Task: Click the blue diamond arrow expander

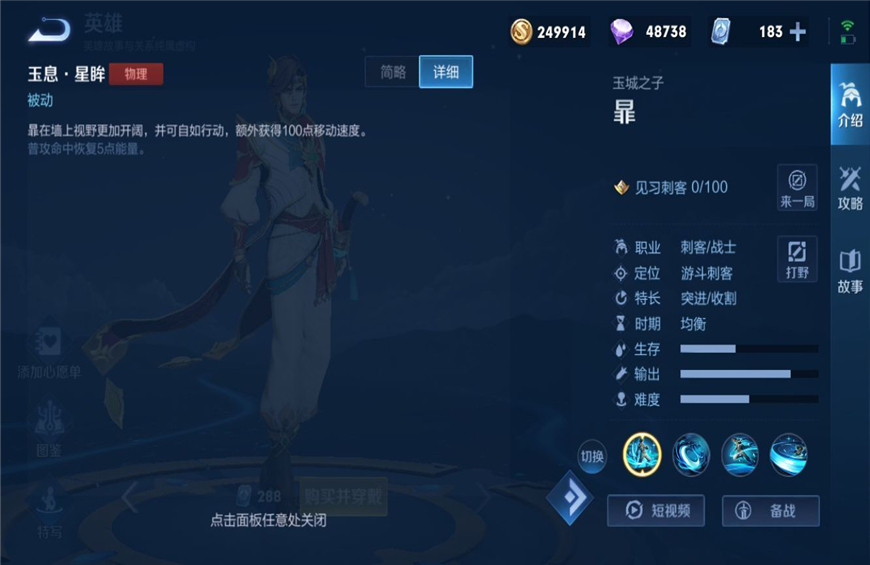Action: pos(570,497)
